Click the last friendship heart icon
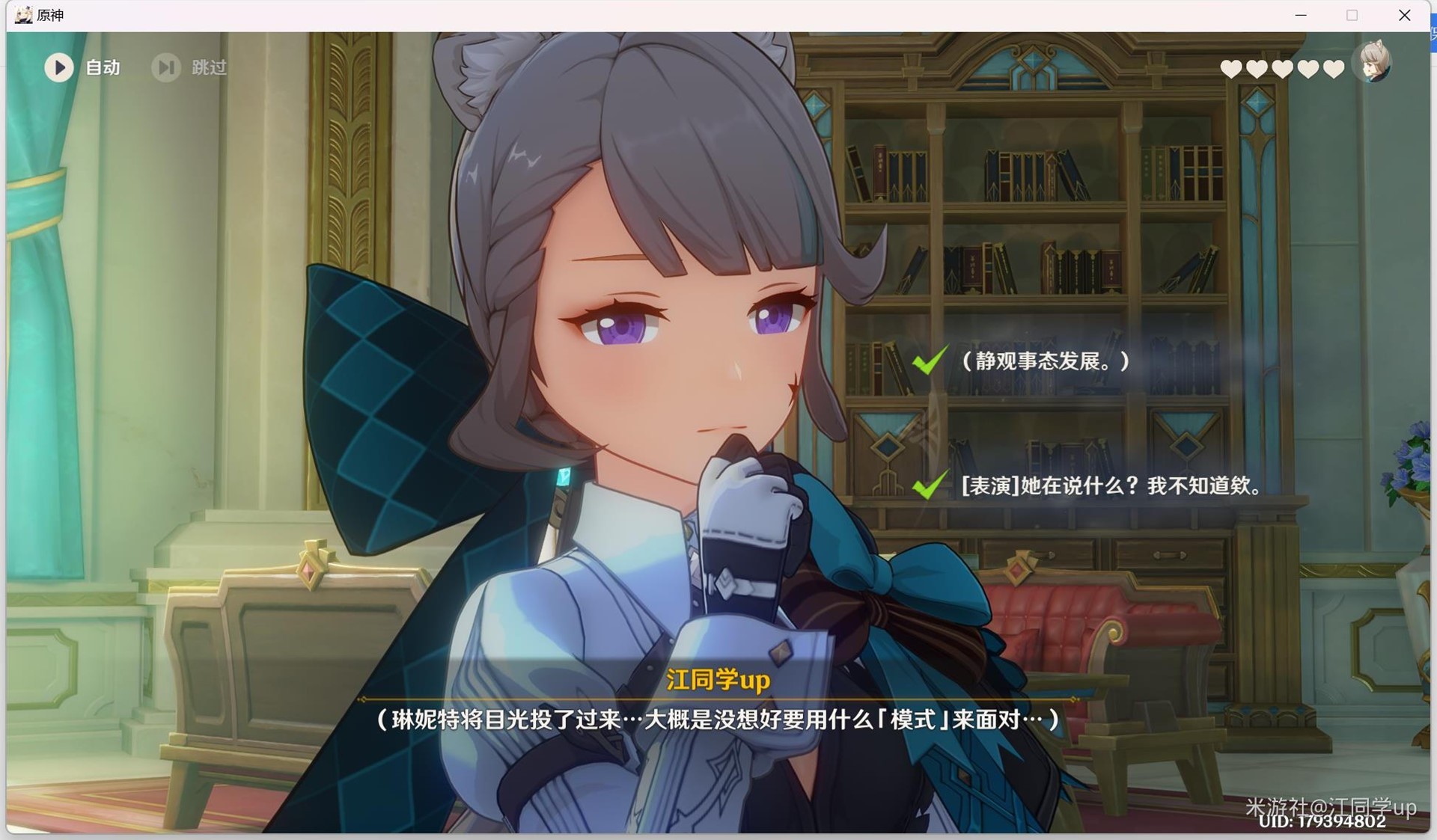Image resolution: width=1437 pixels, height=840 pixels. point(1334,68)
